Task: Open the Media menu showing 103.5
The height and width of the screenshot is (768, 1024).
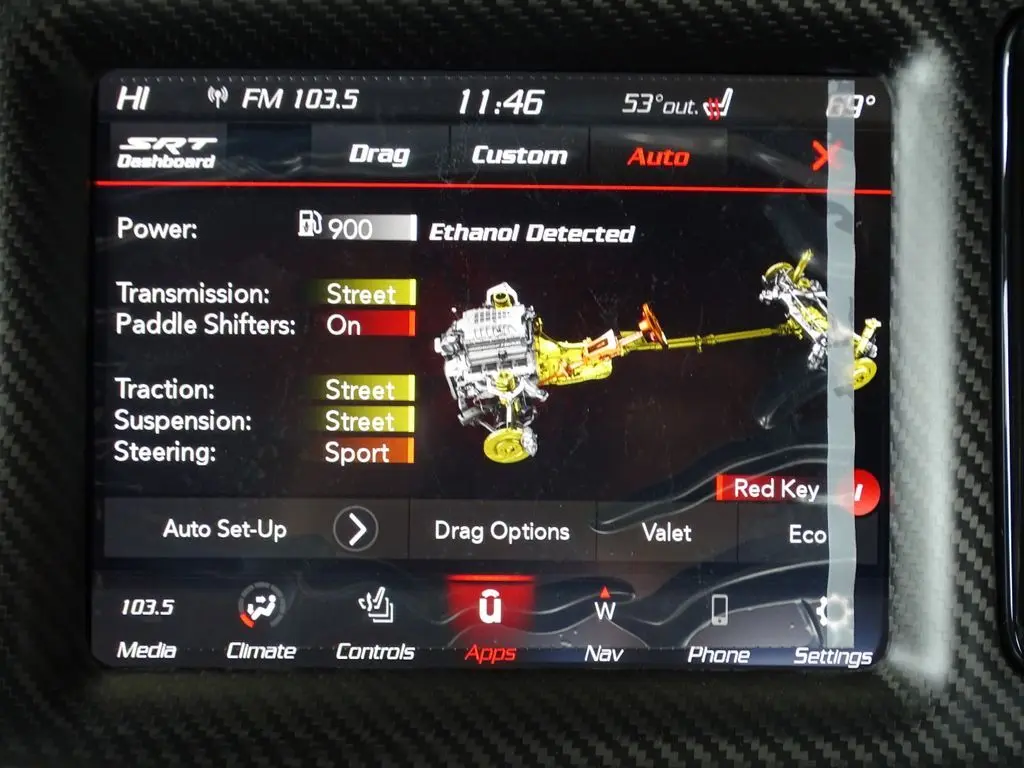Action: click(147, 626)
